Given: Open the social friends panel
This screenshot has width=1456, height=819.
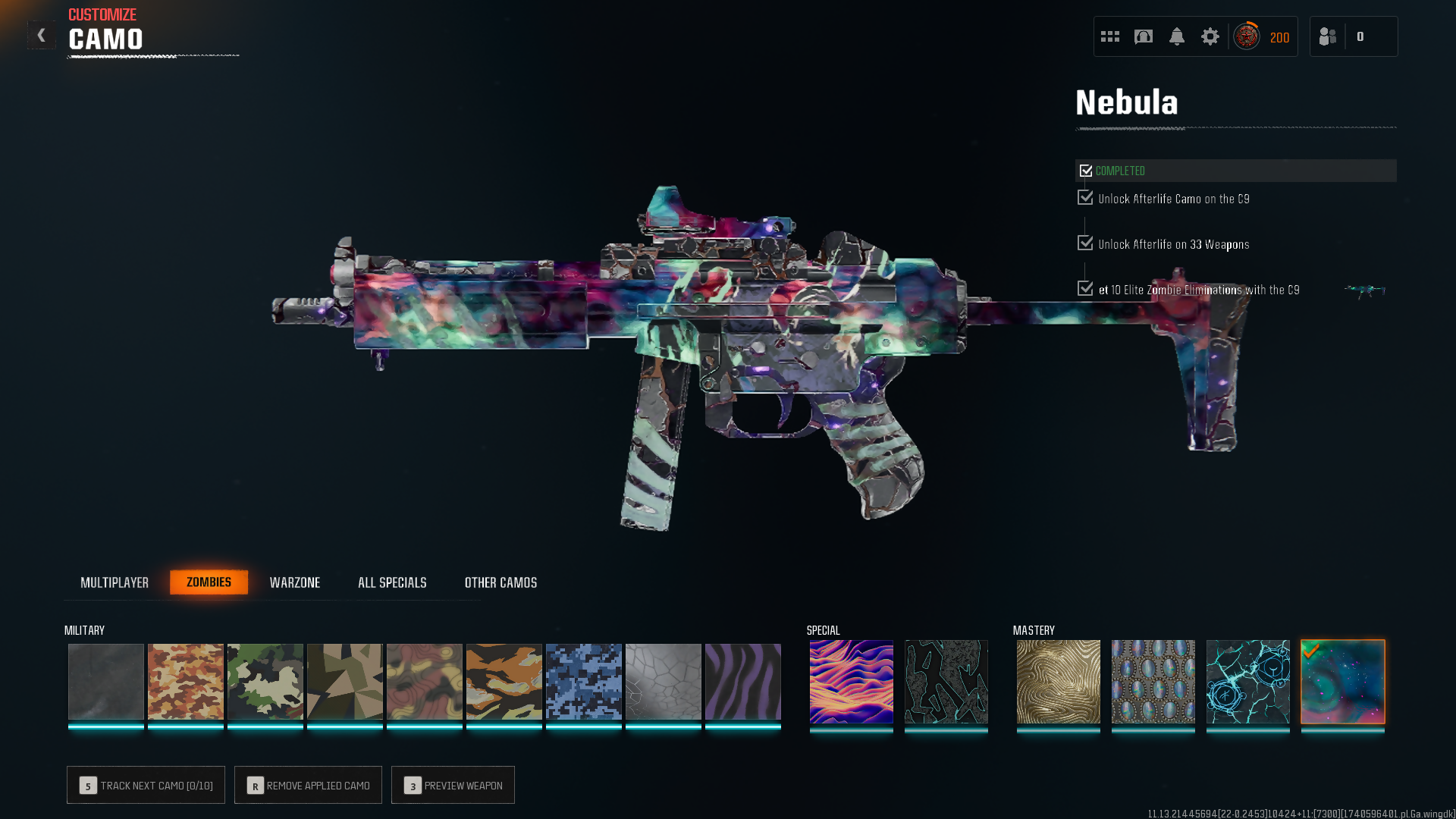Looking at the screenshot, I should pos(1328,36).
